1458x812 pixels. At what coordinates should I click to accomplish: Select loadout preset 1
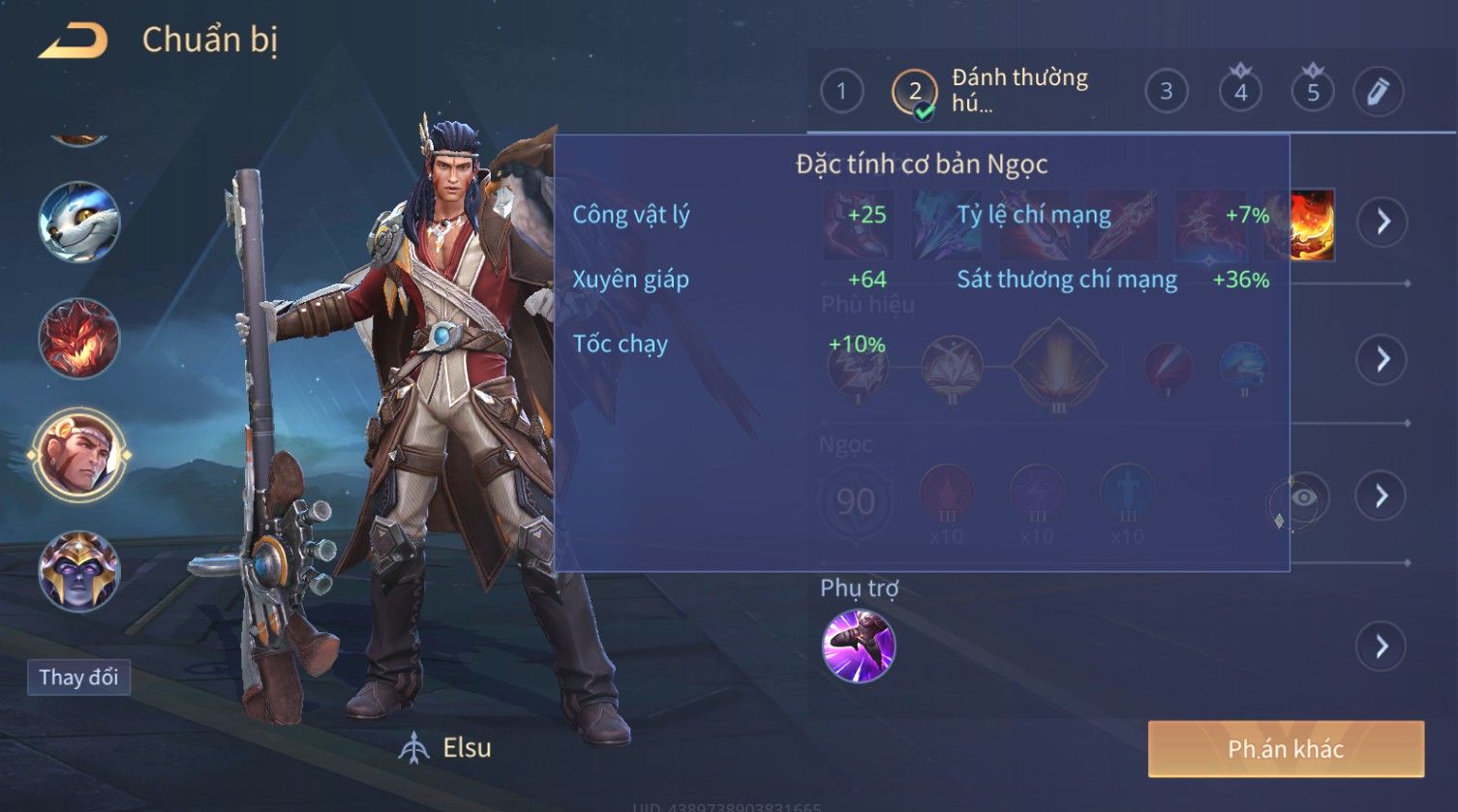pyautogui.click(x=841, y=92)
